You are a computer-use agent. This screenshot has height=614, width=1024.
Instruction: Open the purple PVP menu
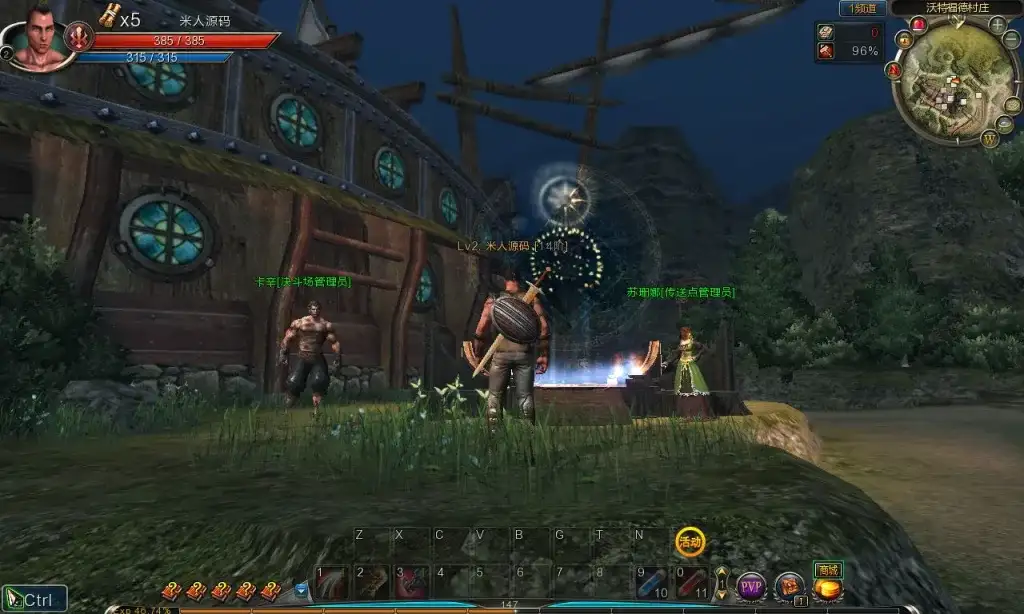point(750,586)
